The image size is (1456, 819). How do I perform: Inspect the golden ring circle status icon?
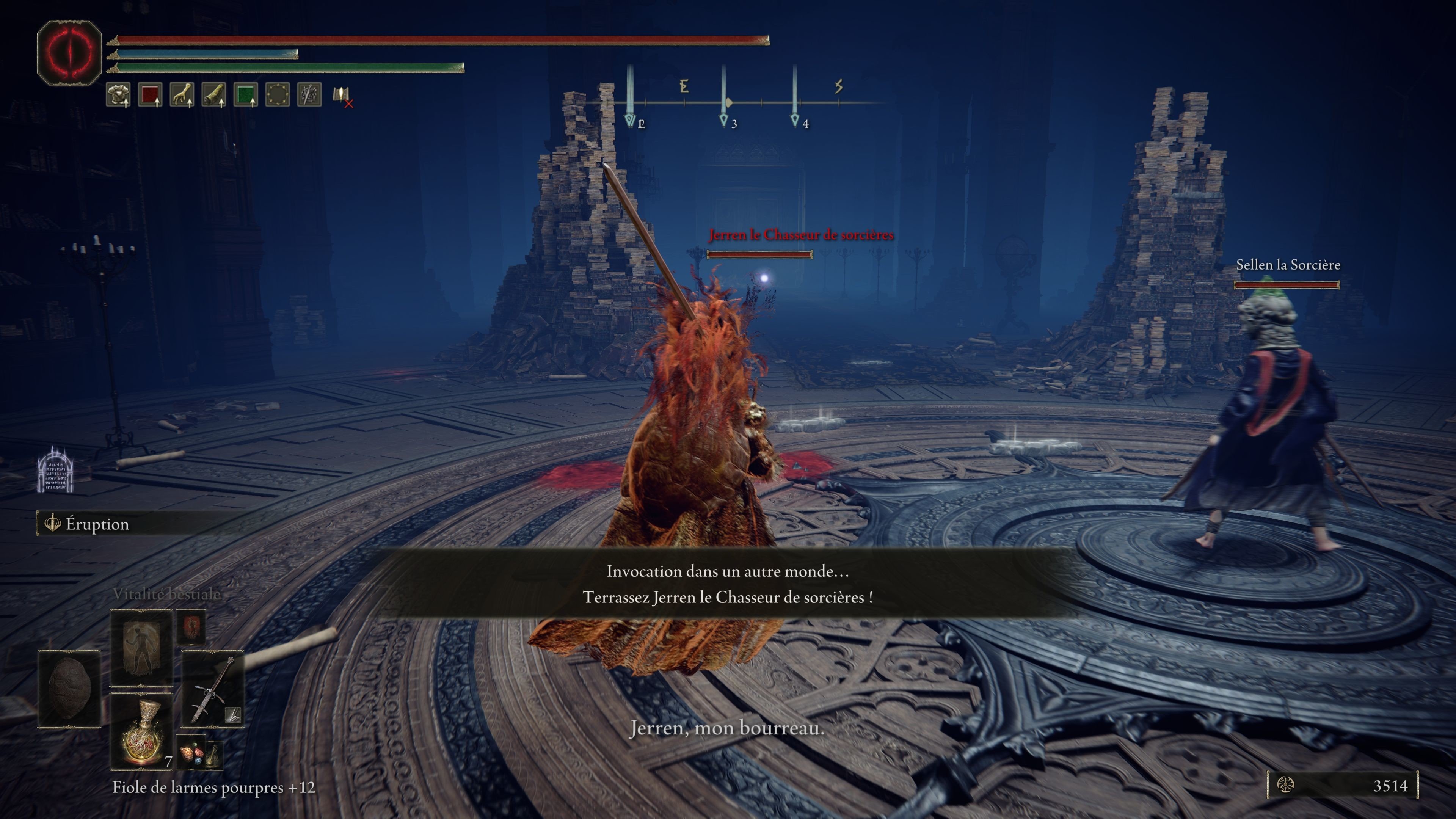click(278, 94)
